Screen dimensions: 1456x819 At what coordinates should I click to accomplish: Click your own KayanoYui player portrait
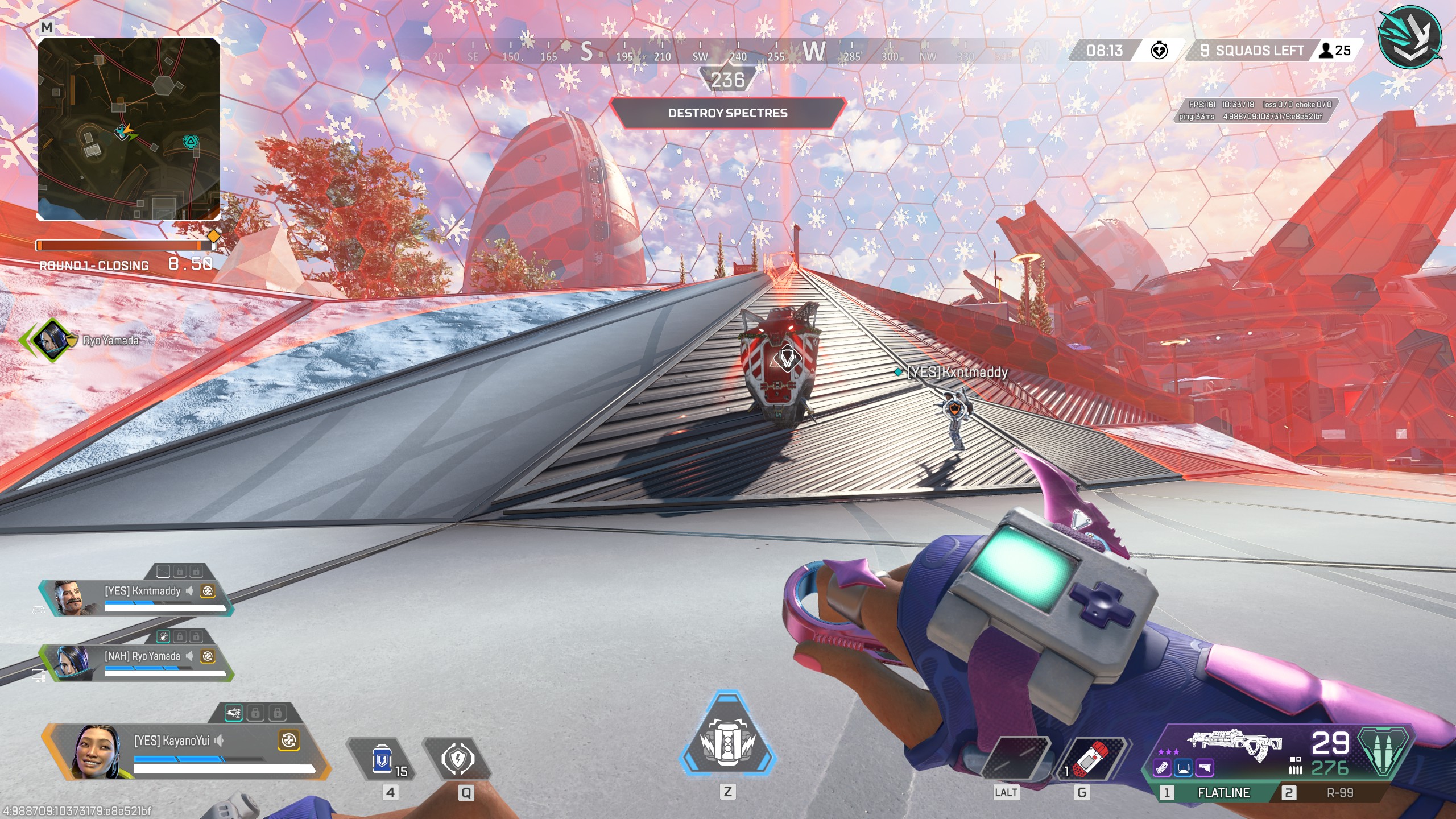97,751
